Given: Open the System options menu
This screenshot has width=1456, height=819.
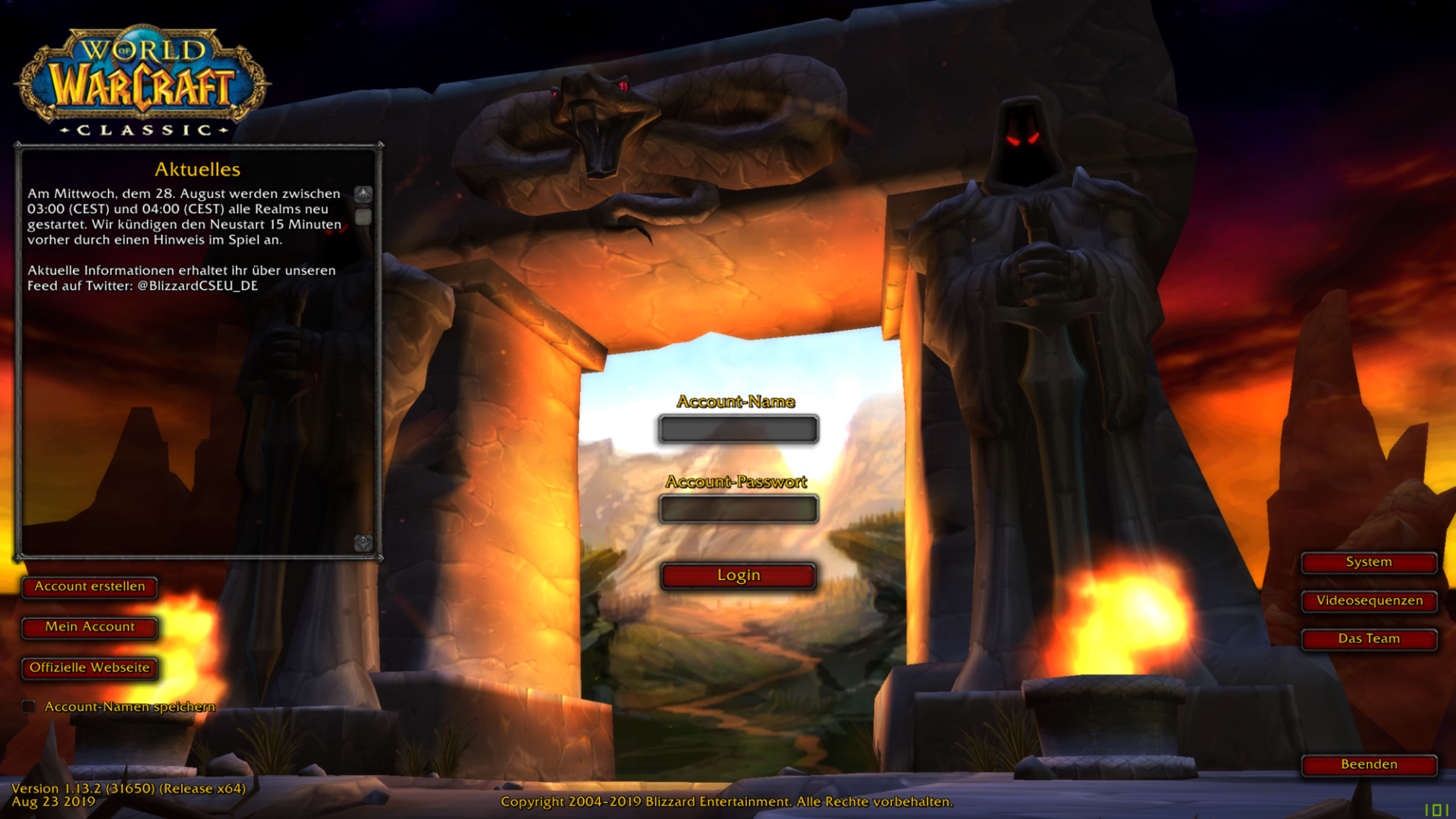Looking at the screenshot, I should coord(1369,562).
